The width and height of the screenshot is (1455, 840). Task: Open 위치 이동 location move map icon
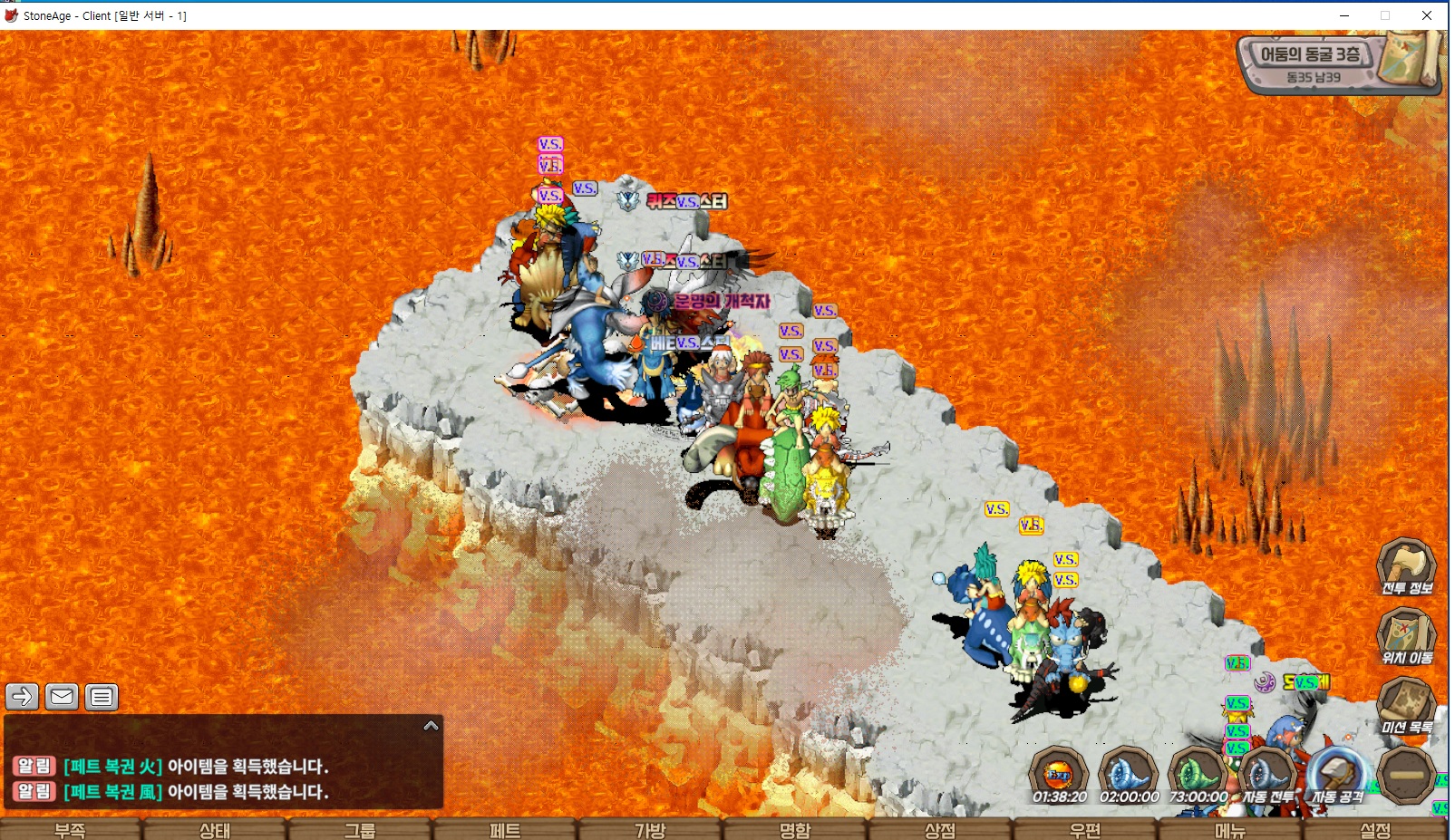coord(1406,635)
